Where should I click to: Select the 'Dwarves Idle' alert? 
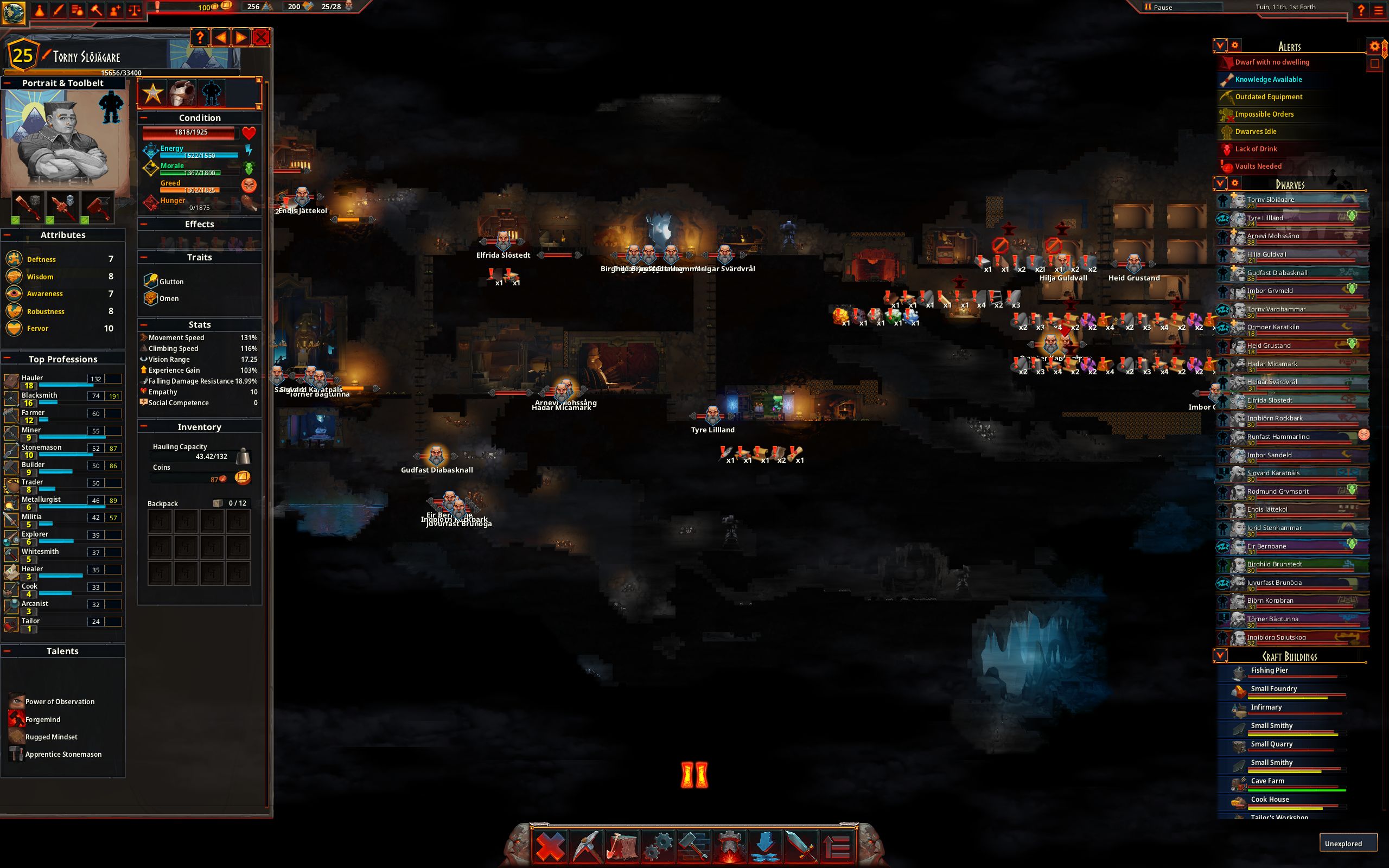(x=1256, y=132)
